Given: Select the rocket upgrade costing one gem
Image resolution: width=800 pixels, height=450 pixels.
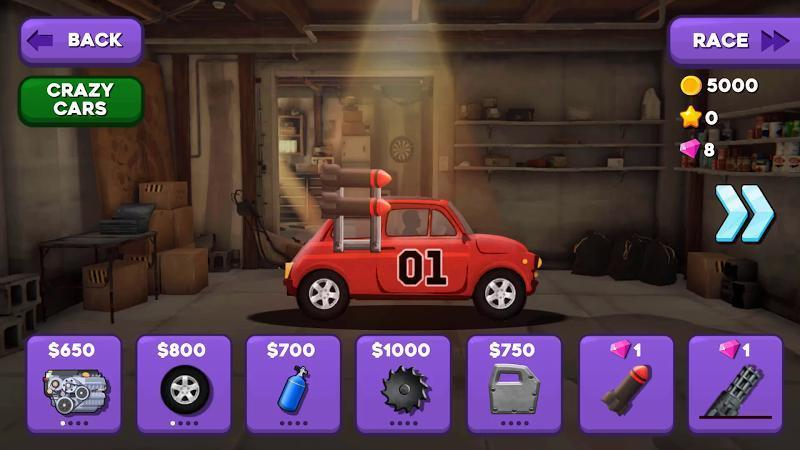Looking at the screenshot, I should [625, 385].
